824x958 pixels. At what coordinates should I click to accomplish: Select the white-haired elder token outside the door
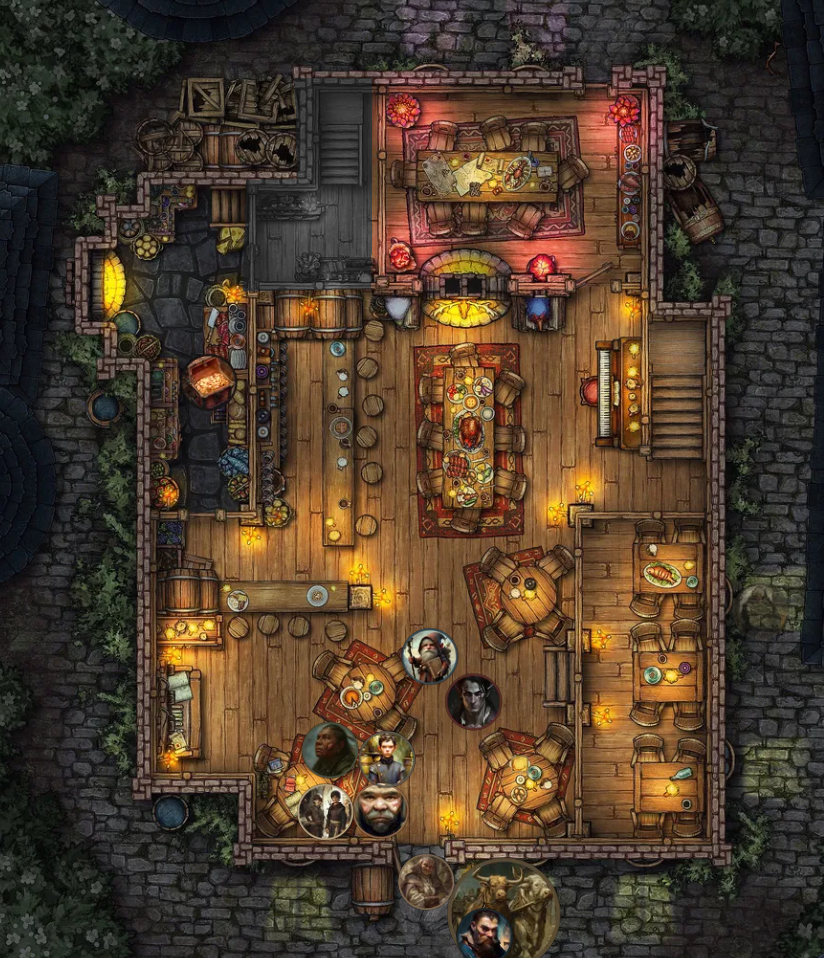[426, 882]
